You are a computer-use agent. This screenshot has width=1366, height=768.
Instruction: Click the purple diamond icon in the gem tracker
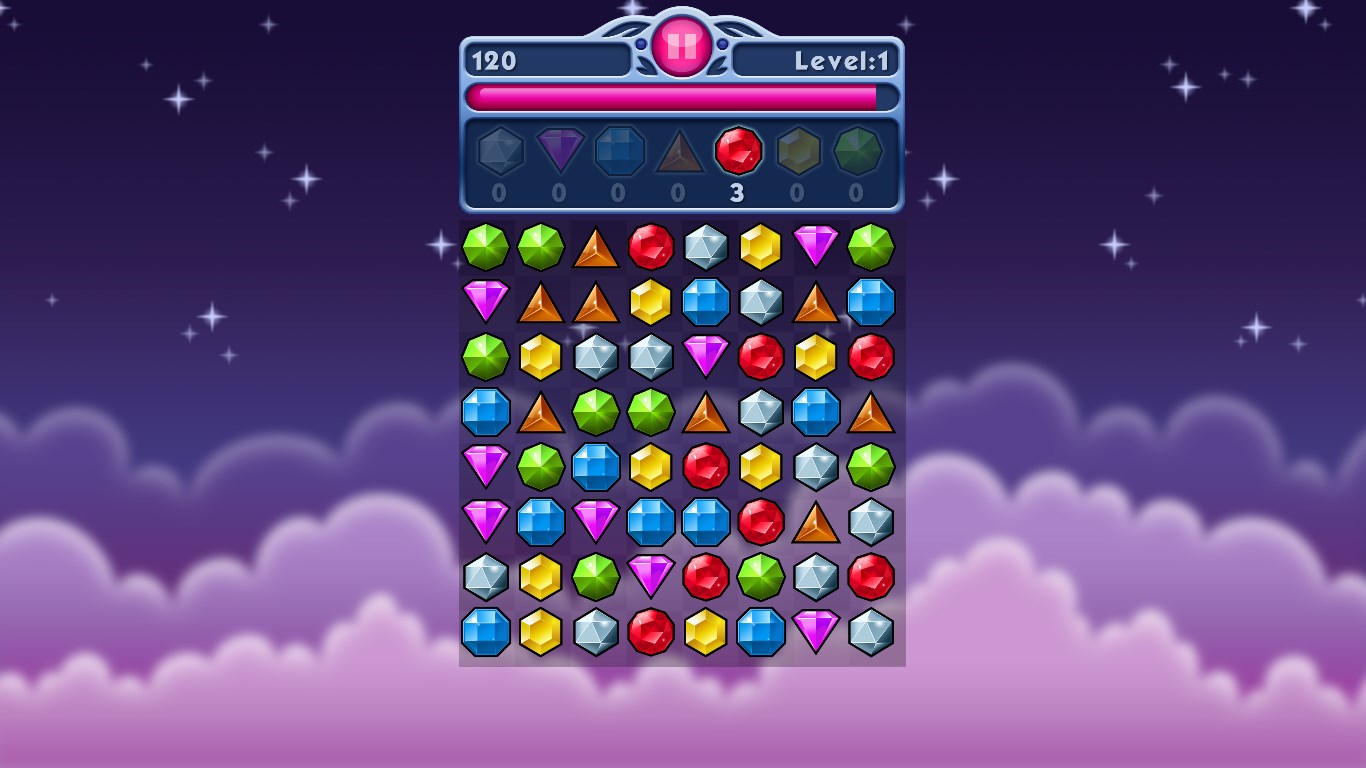(x=560, y=150)
